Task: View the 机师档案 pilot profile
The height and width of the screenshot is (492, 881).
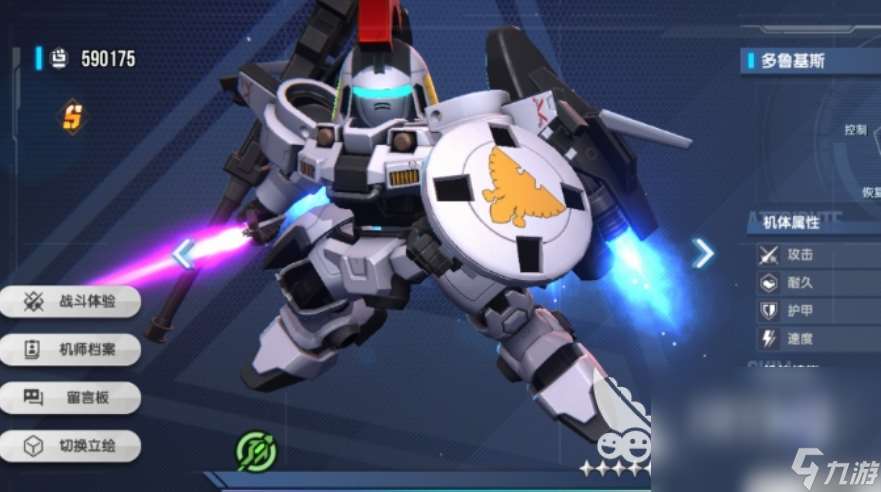Action: tap(68, 350)
